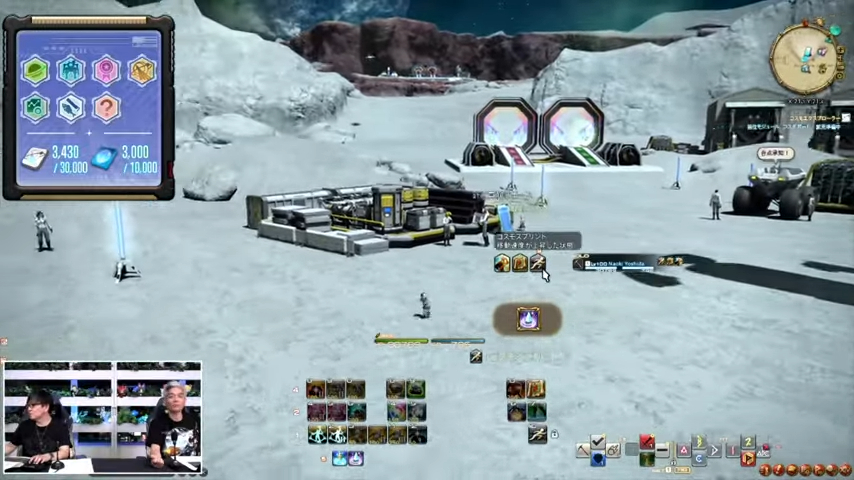This screenshot has width=854, height=480.
Task: Click the red triangle waymark icon
Action: [x=684, y=451]
